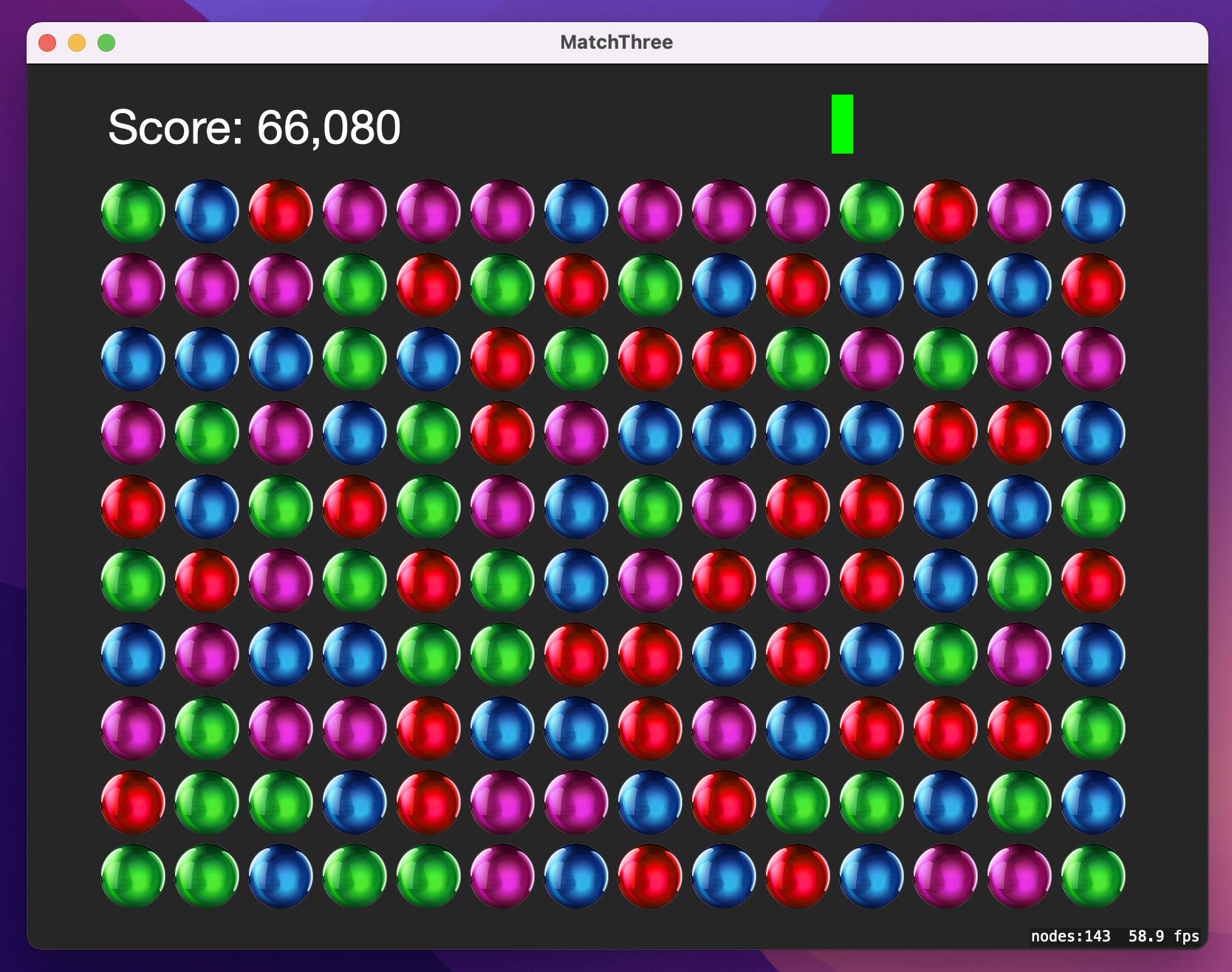Click the red ball ending the second row
Viewport: 1232px width, 972px height.
point(1093,284)
